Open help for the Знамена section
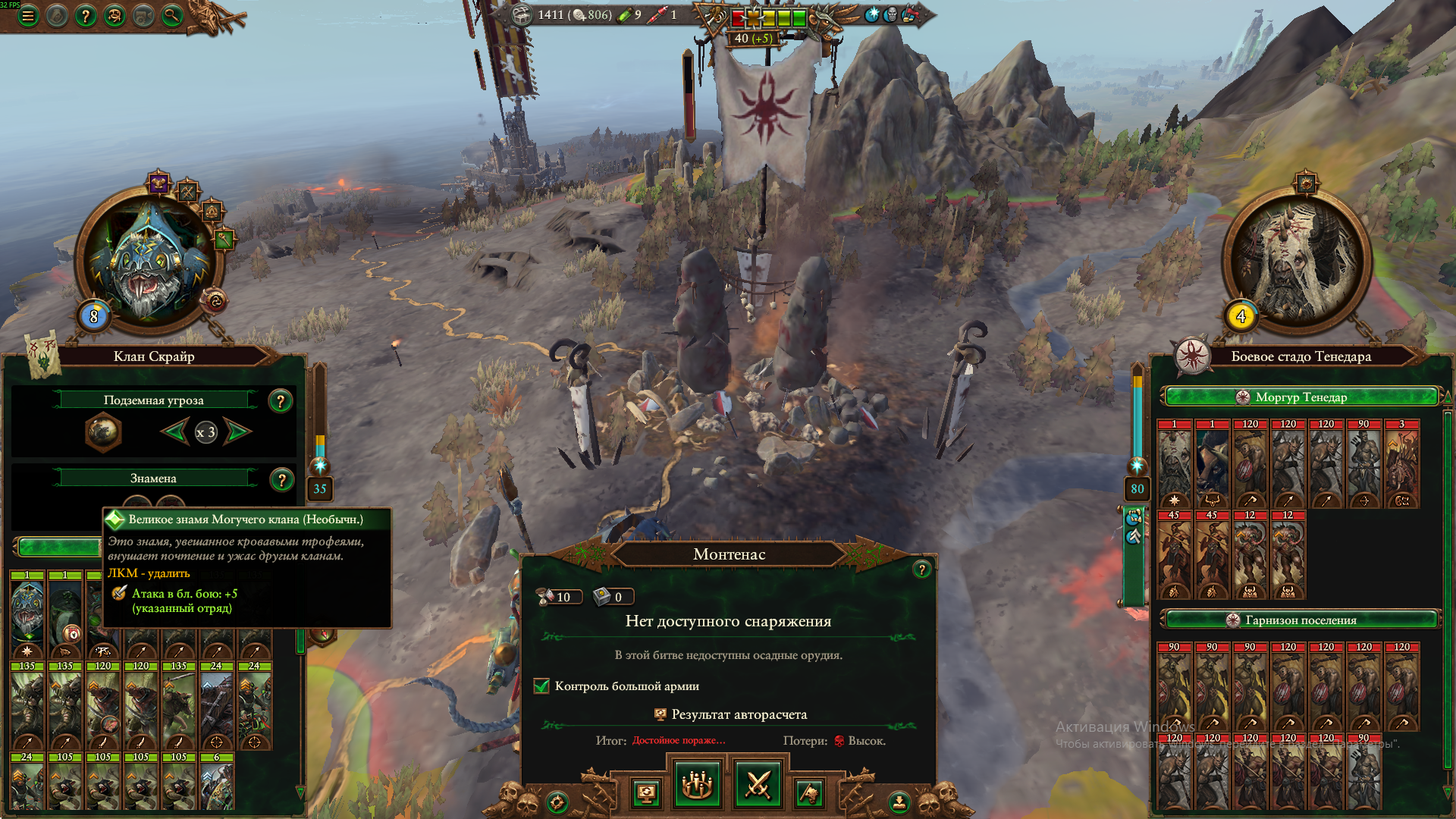The width and height of the screenshot is (1456, 819). [281, 479]
